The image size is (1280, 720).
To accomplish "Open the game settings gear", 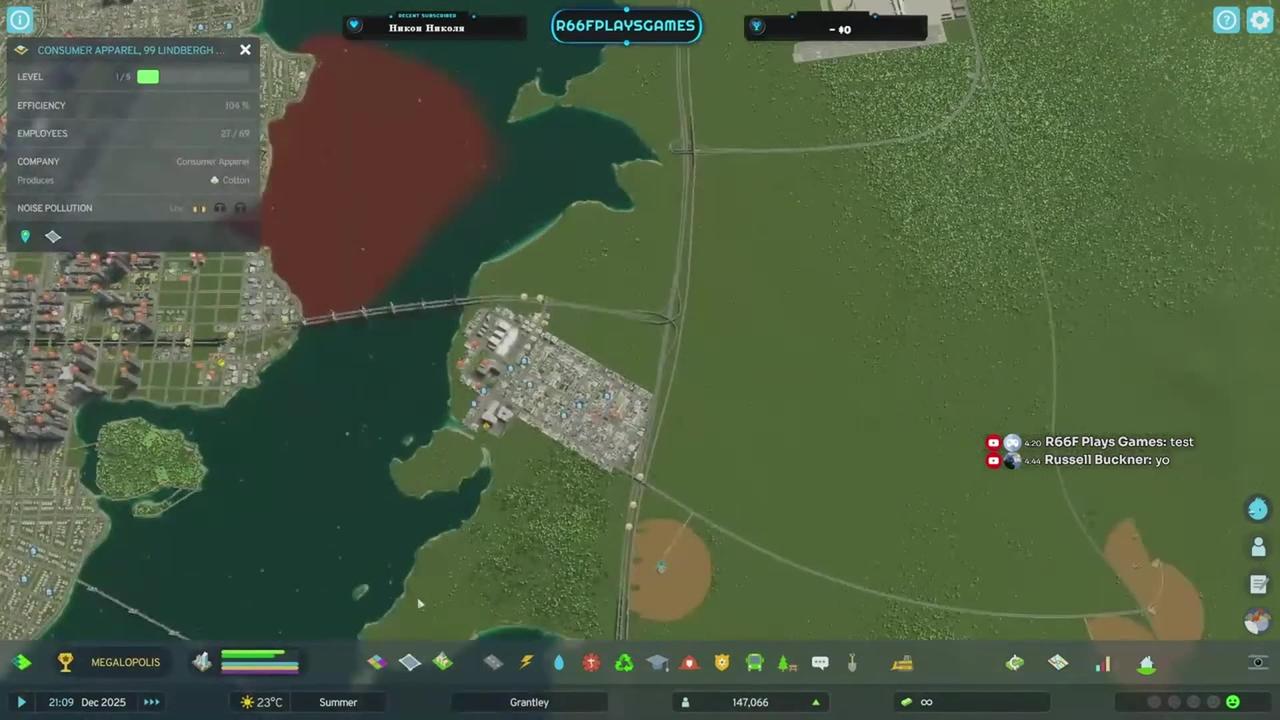I will click(1259, 19).
